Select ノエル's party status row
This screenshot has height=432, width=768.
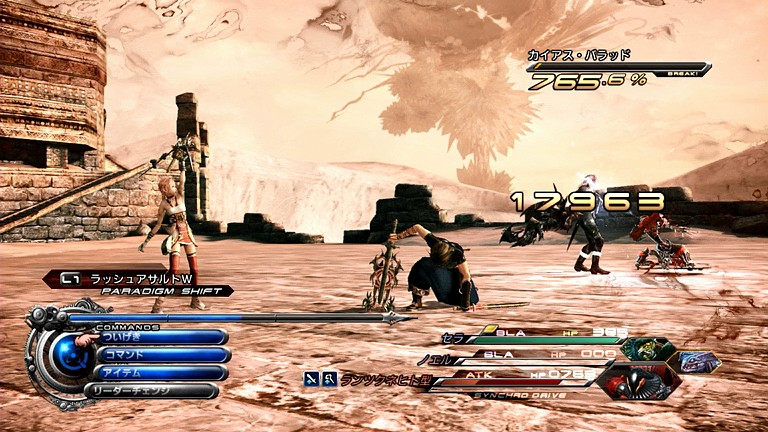[x=520, y=355]
